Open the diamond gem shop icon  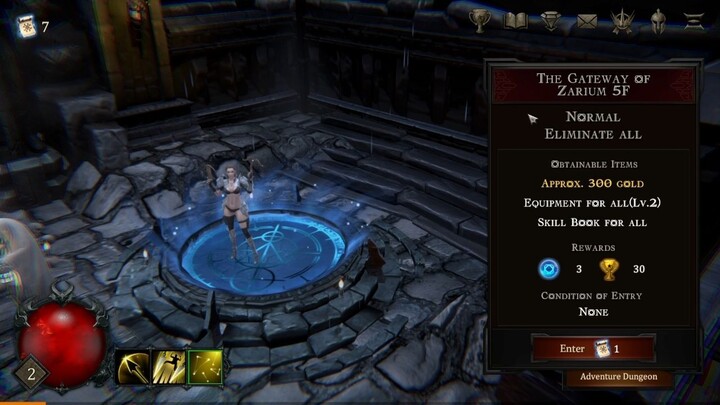(551, 20)
